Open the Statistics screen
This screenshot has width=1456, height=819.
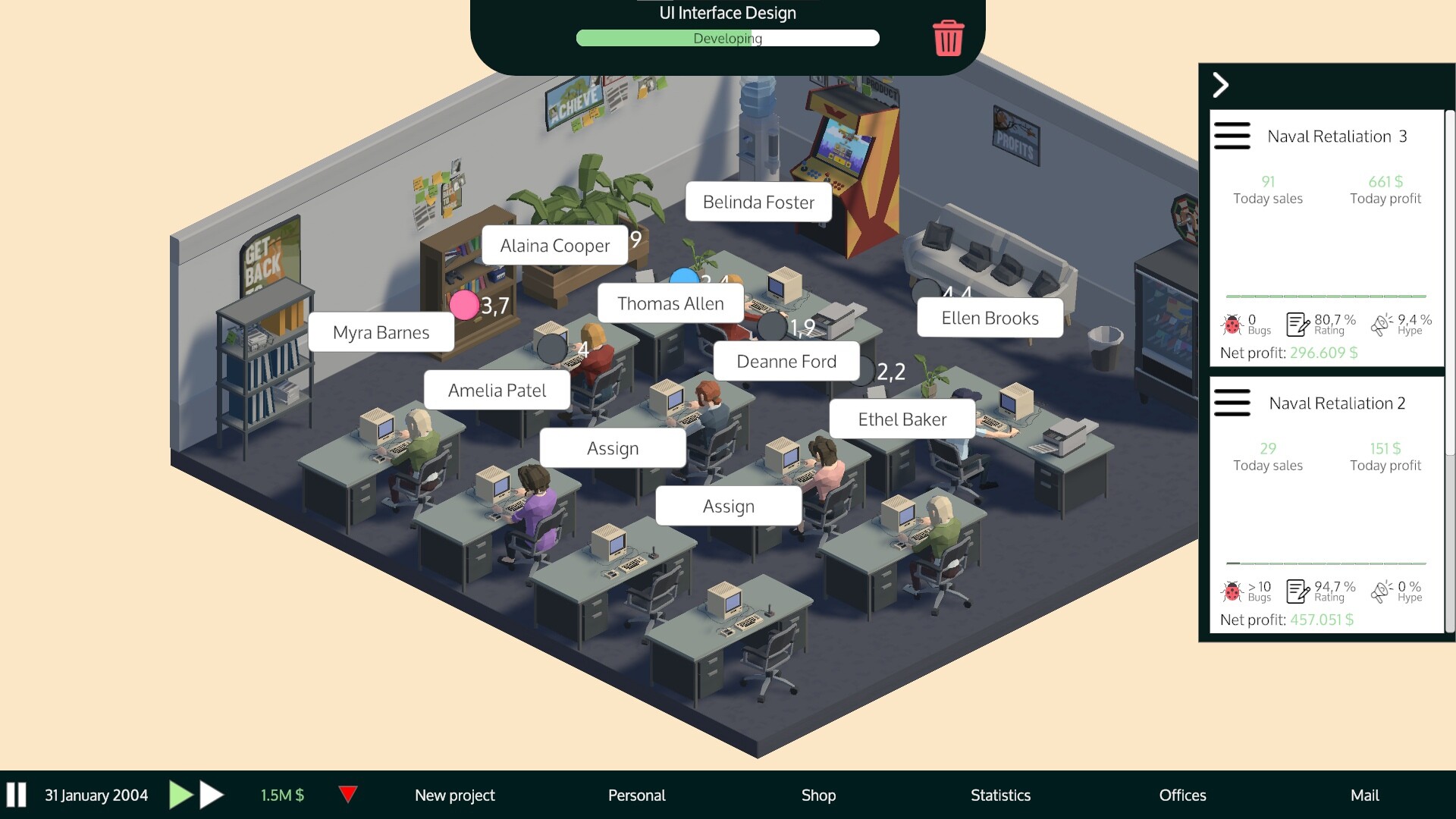pyautogui.click(x=999, y=795)
